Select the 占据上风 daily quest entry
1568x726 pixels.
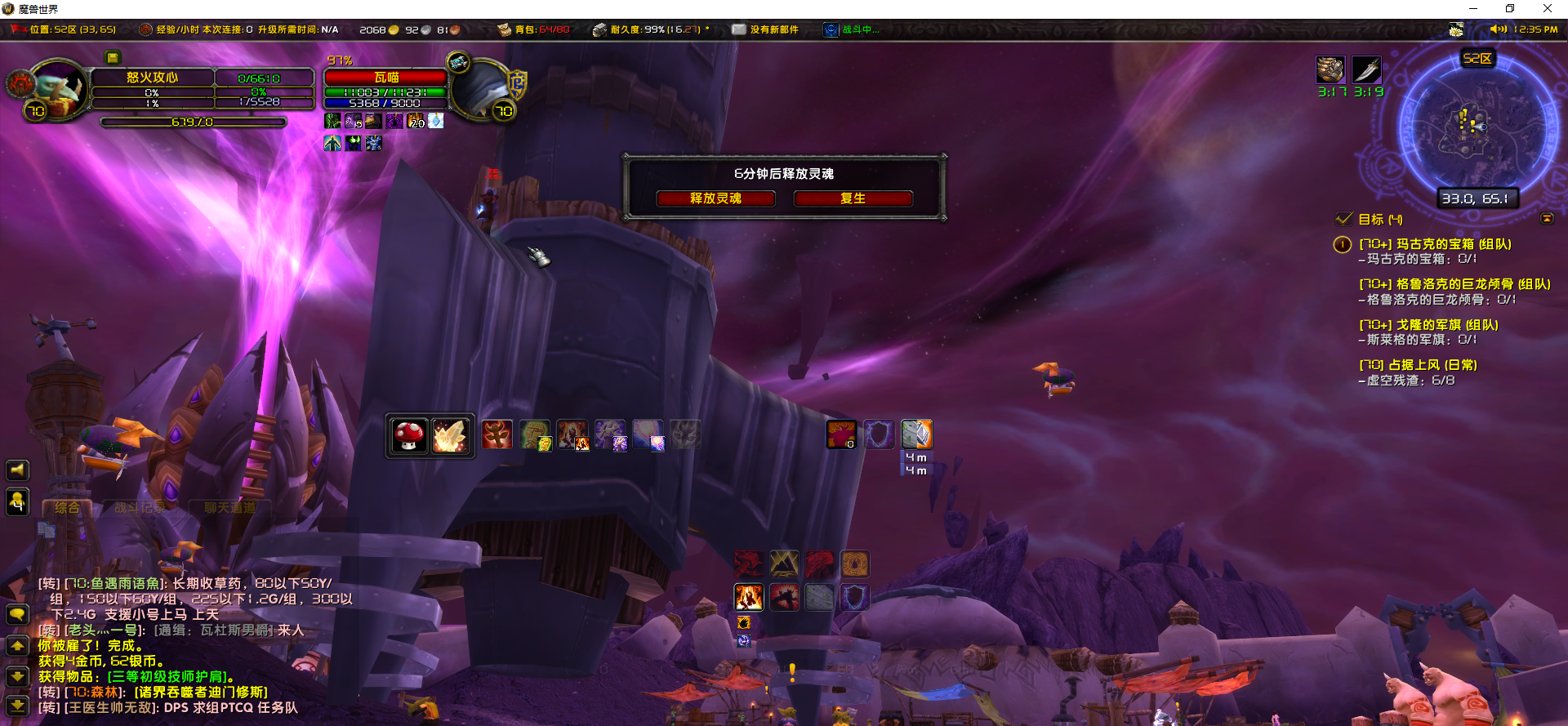(1418, 365)
